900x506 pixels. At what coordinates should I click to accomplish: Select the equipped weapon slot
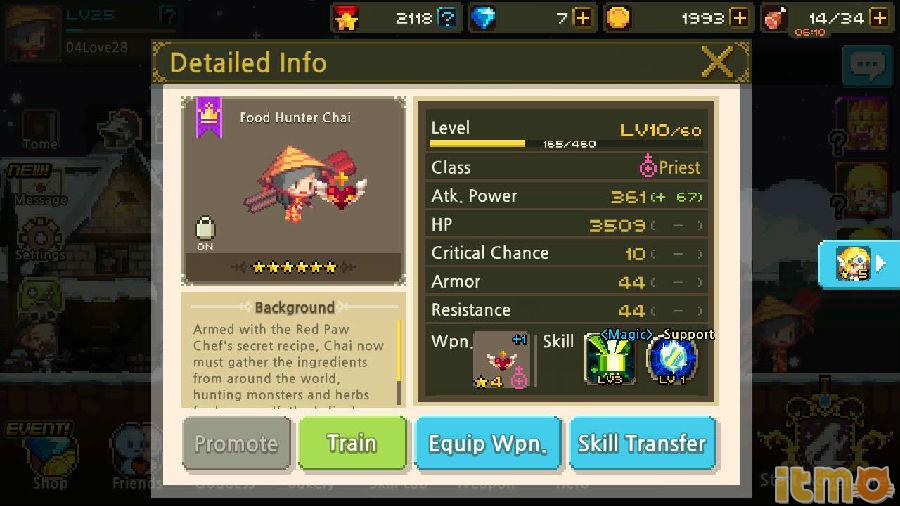pos(501,360)
